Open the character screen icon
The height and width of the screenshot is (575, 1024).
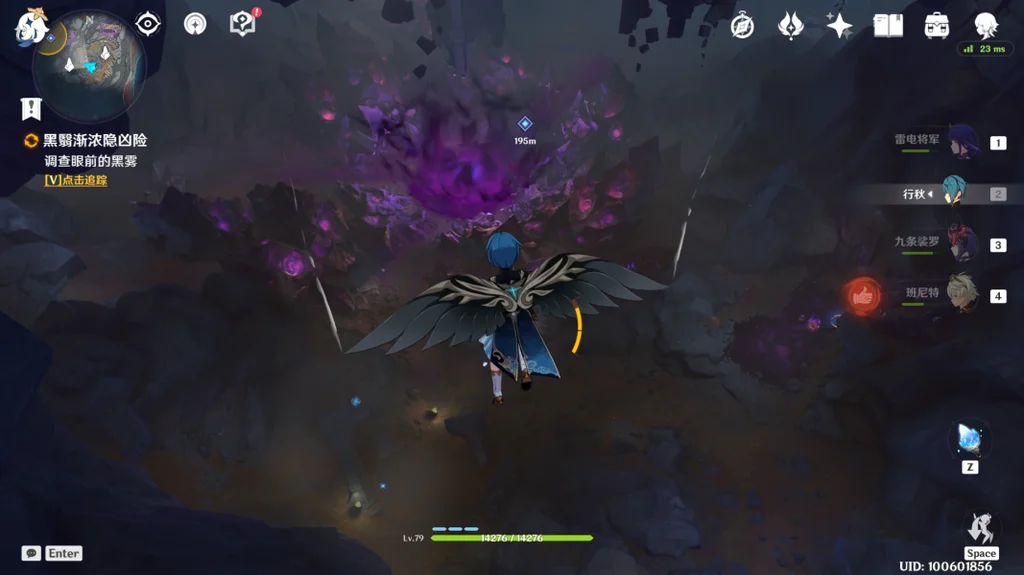coord(985,26)
